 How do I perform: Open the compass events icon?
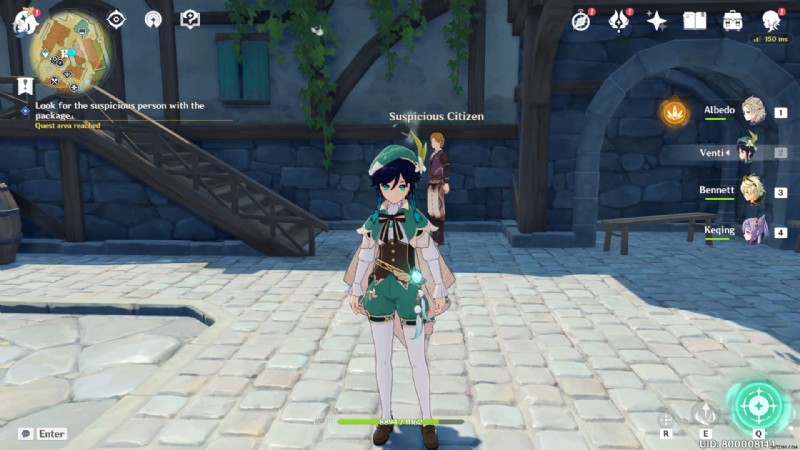pyautogui.click(x=581, y=20)
